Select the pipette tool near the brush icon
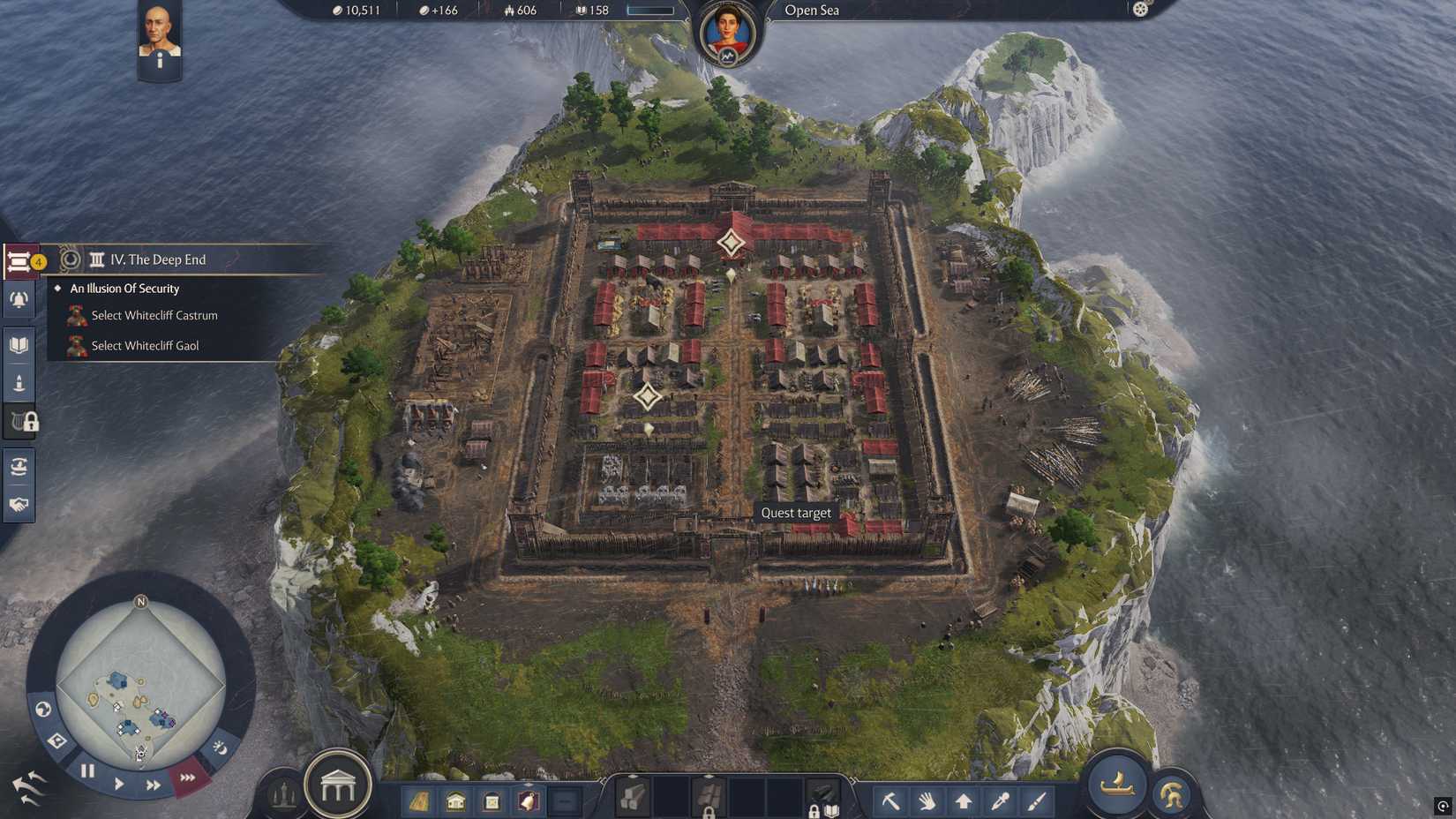1456x819 pixels. tap(1000, 800)
